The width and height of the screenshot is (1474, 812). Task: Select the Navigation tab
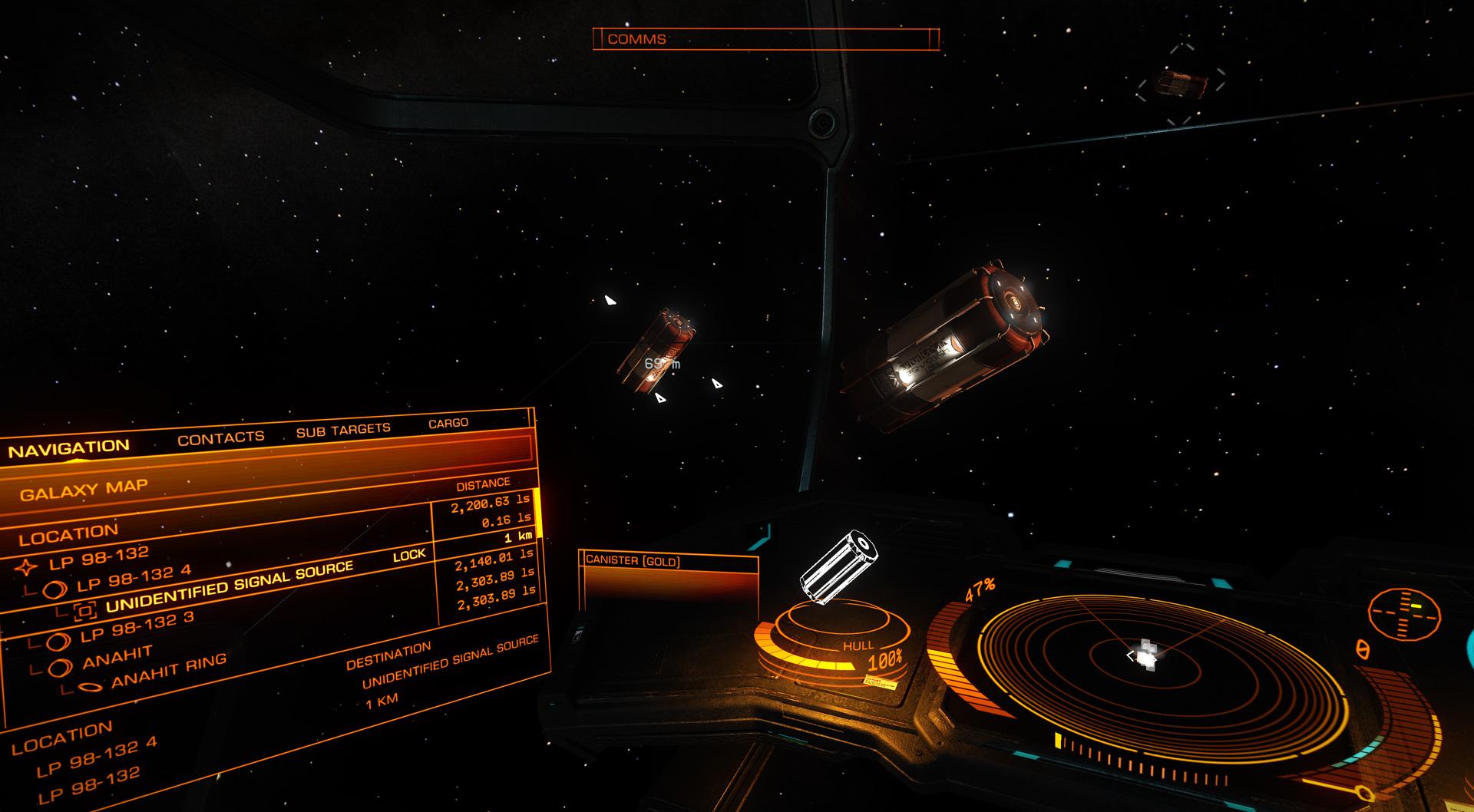click(69, 449)
